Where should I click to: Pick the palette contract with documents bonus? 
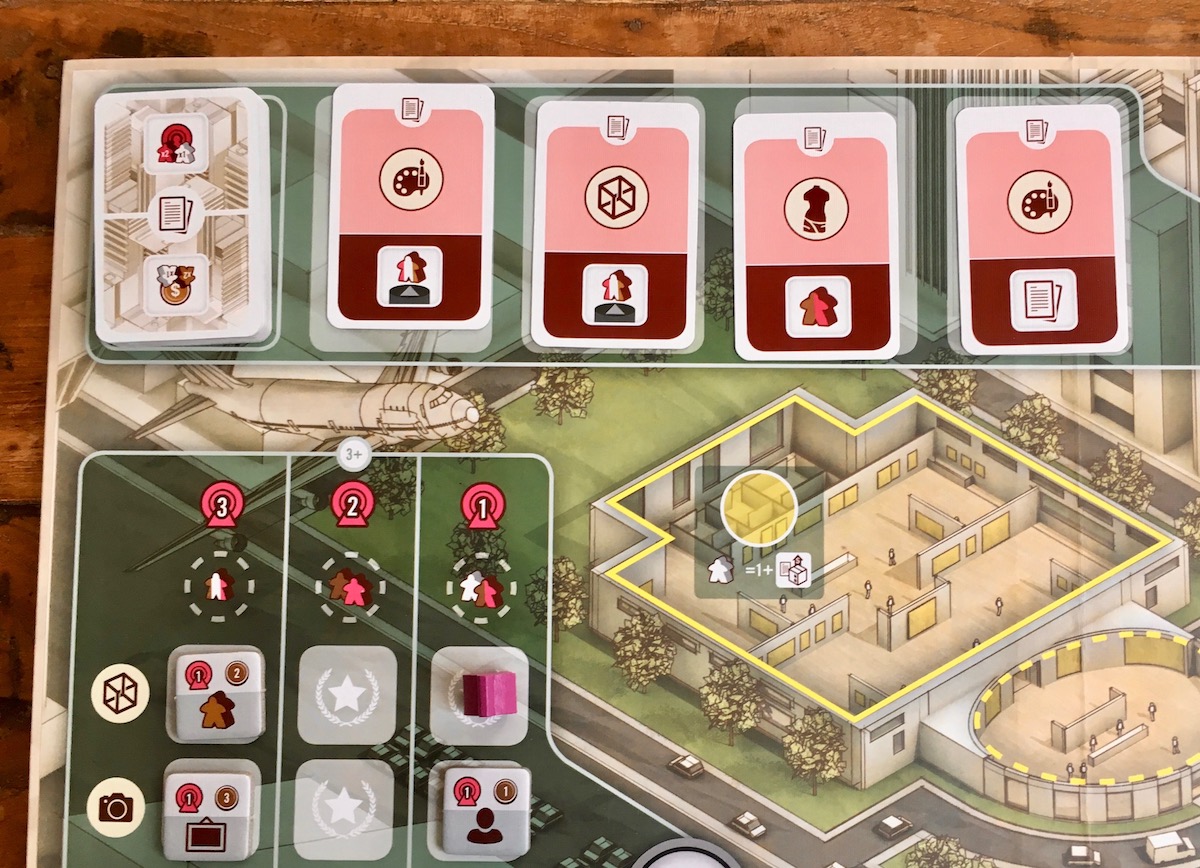(x=1037, y=229)
